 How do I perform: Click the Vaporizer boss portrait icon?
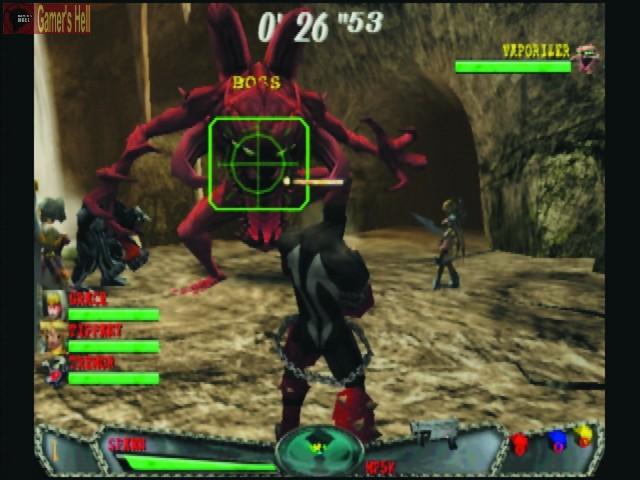pyautogui.click(x=587, y=58)
